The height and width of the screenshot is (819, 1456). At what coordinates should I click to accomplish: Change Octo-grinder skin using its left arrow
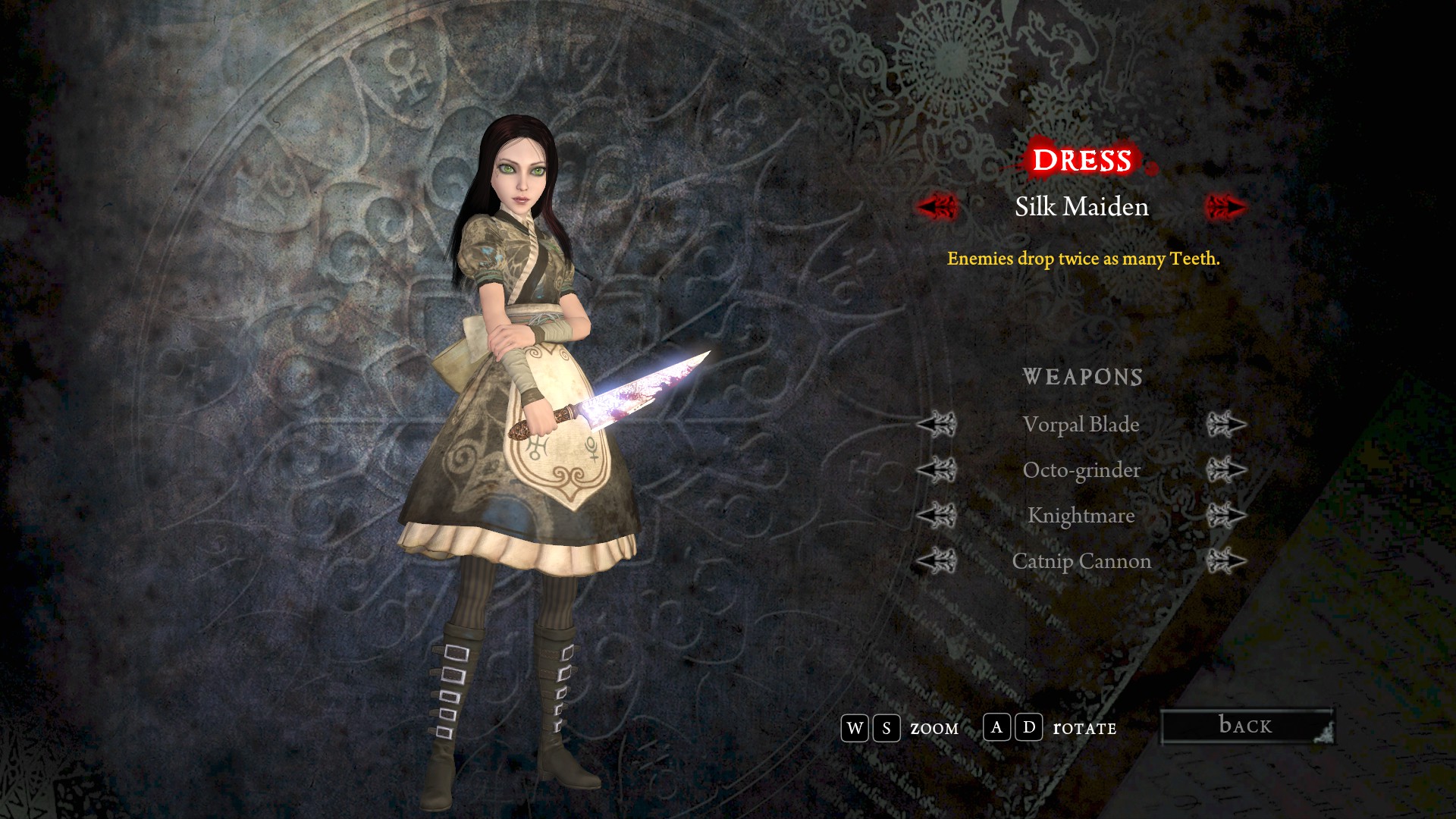[x=937, y=470]
